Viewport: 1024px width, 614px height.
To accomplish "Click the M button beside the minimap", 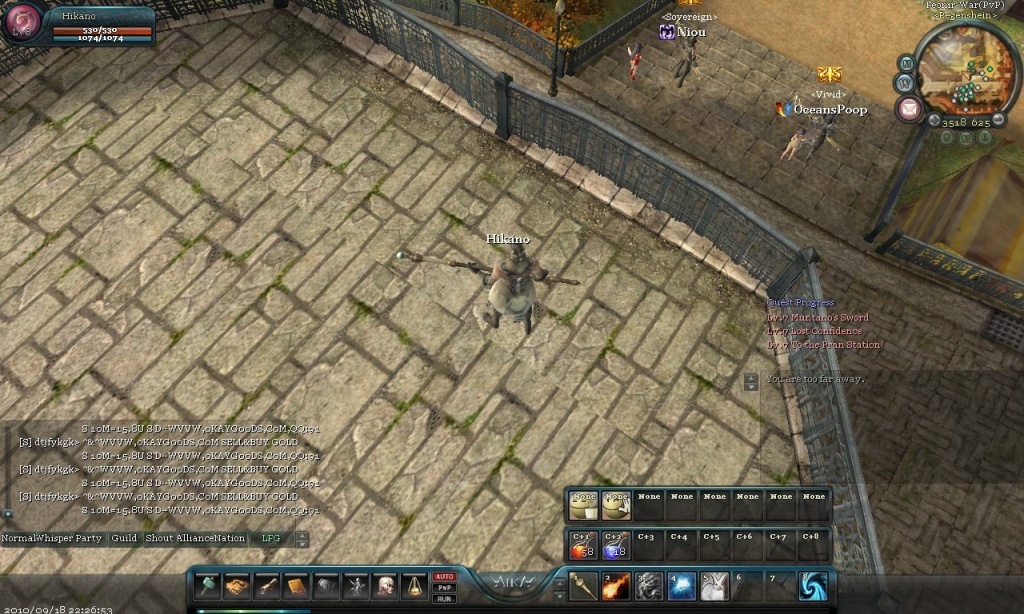I will [x=907, y=62].
